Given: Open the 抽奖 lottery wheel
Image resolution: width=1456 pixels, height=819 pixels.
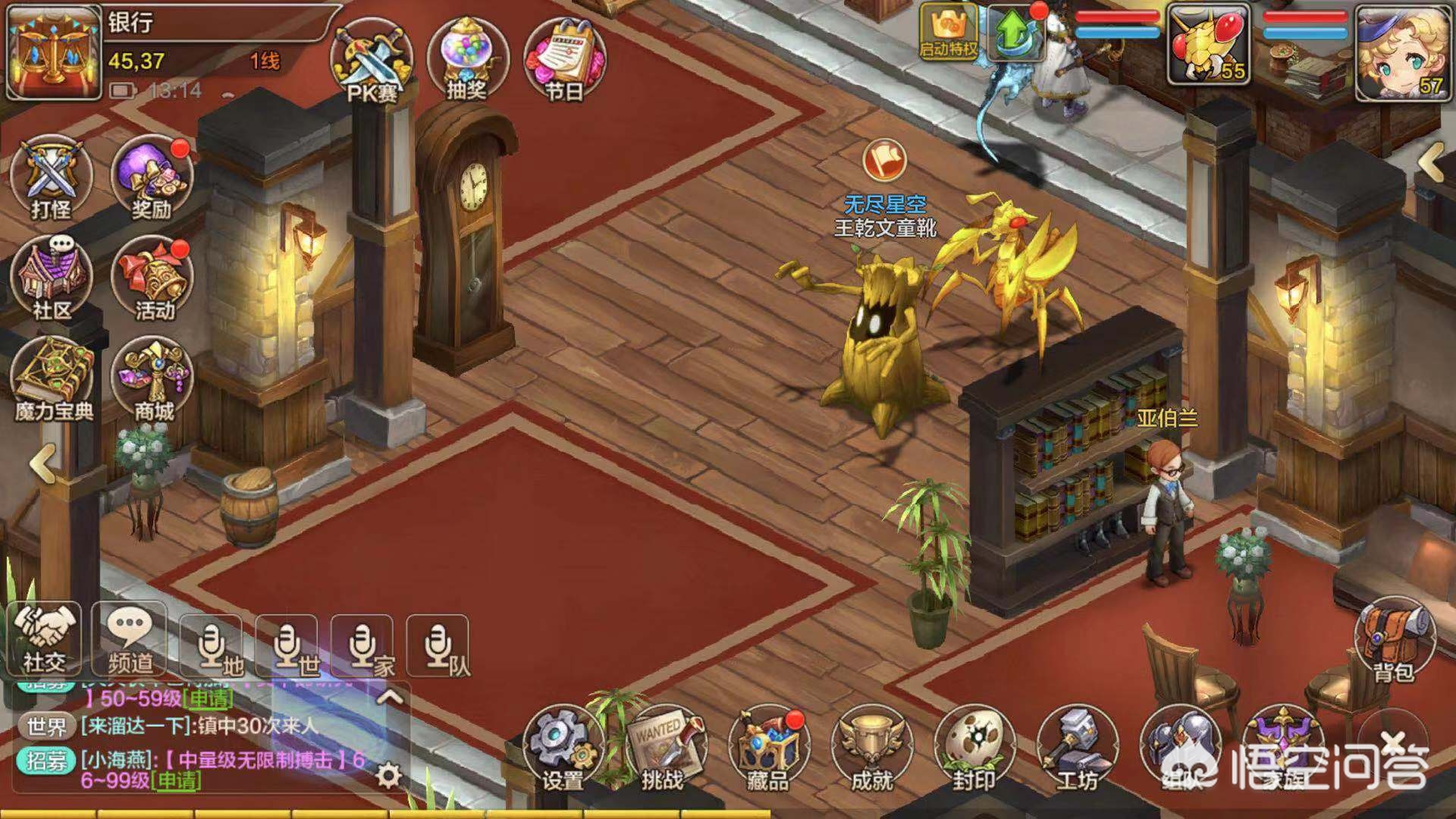Looking at the screenshot, I should 466,57.
